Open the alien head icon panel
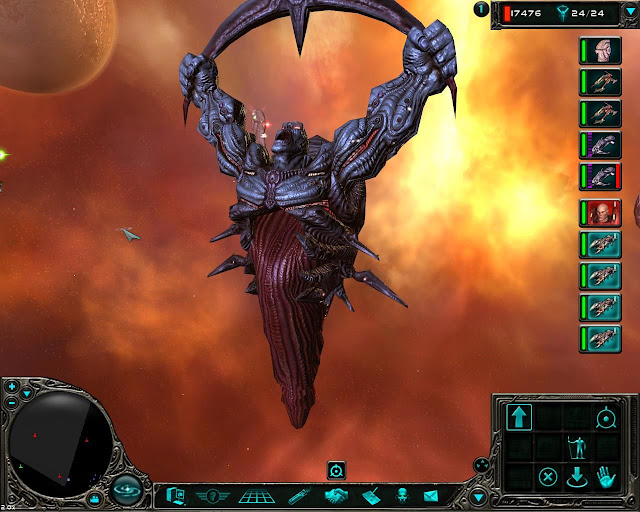 point(401,495)
